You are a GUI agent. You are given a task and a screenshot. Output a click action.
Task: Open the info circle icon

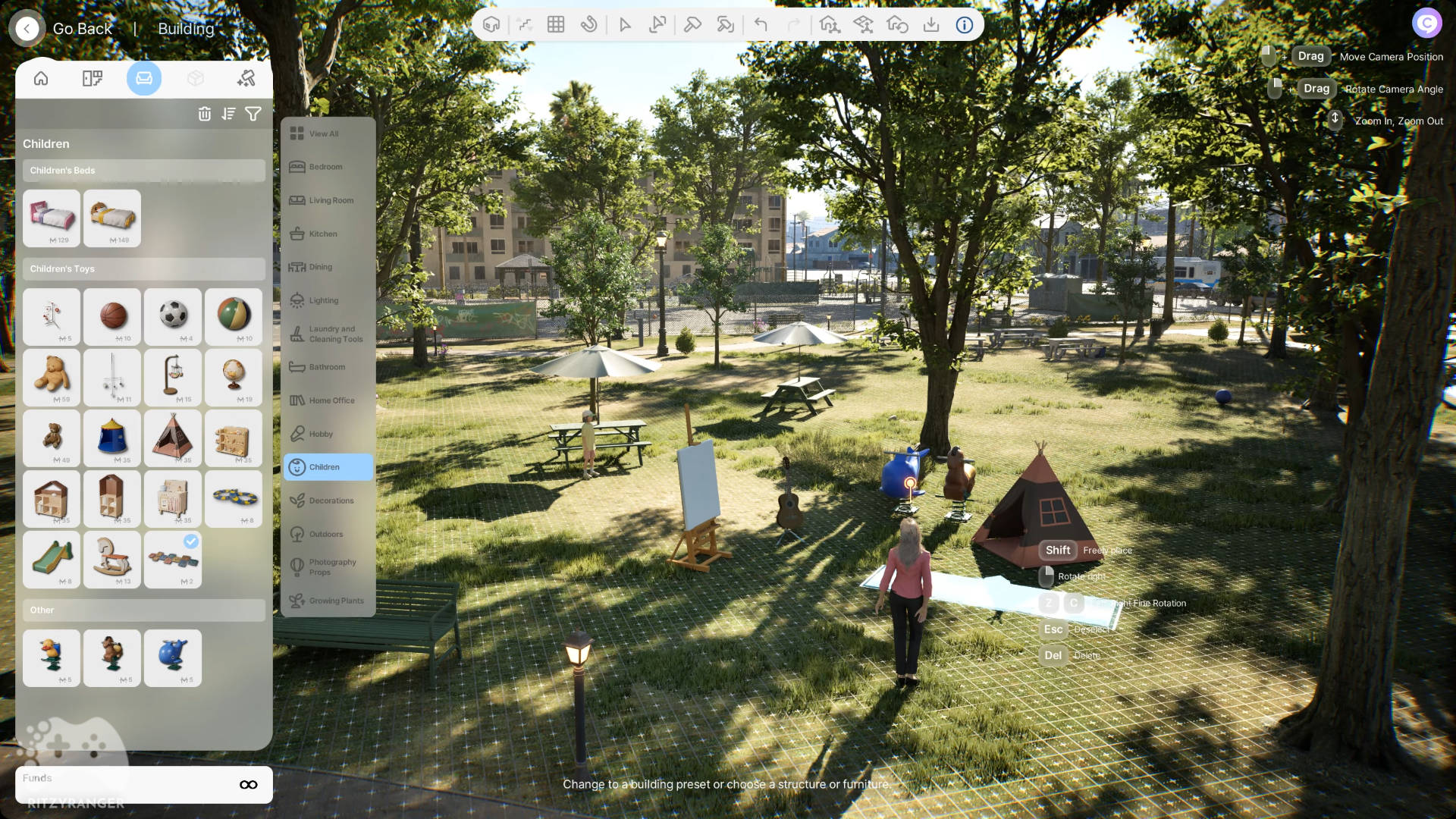965,25
